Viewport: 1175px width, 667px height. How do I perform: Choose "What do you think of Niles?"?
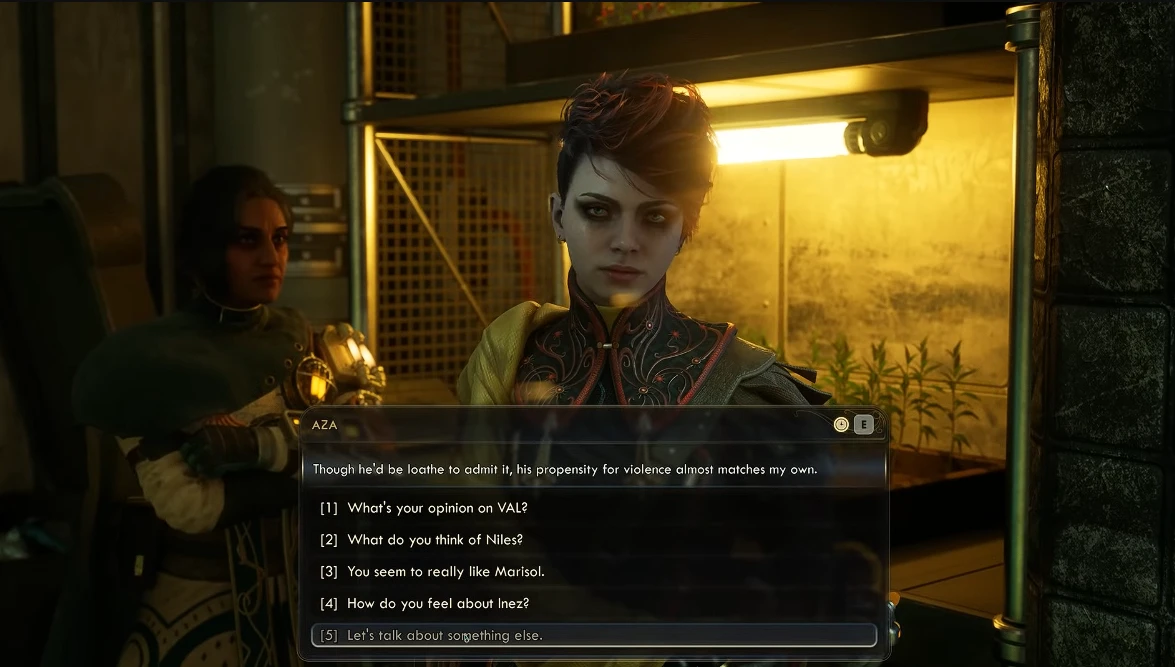pos(435,540)
